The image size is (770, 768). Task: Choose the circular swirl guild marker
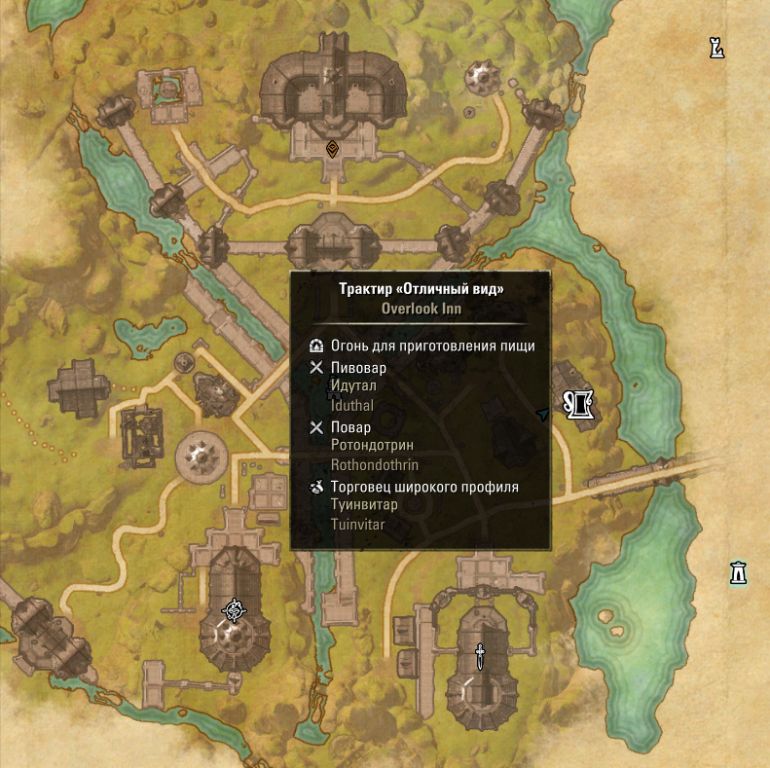(235, 610)
